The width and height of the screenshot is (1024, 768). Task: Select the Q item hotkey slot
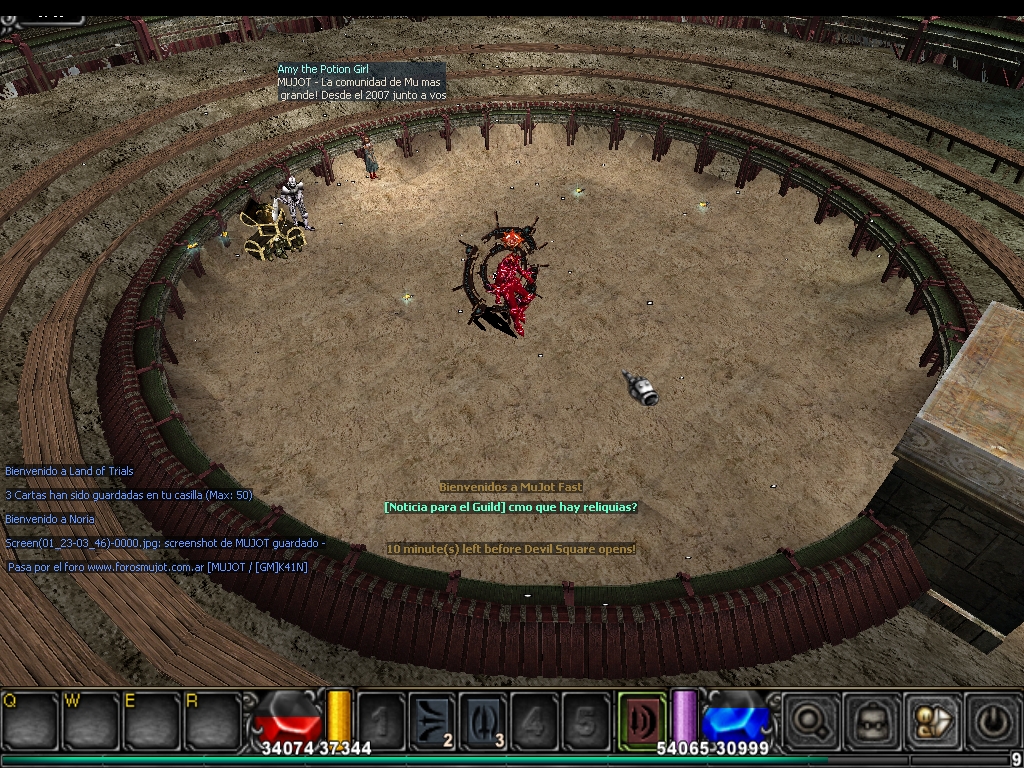click(30, 719)
